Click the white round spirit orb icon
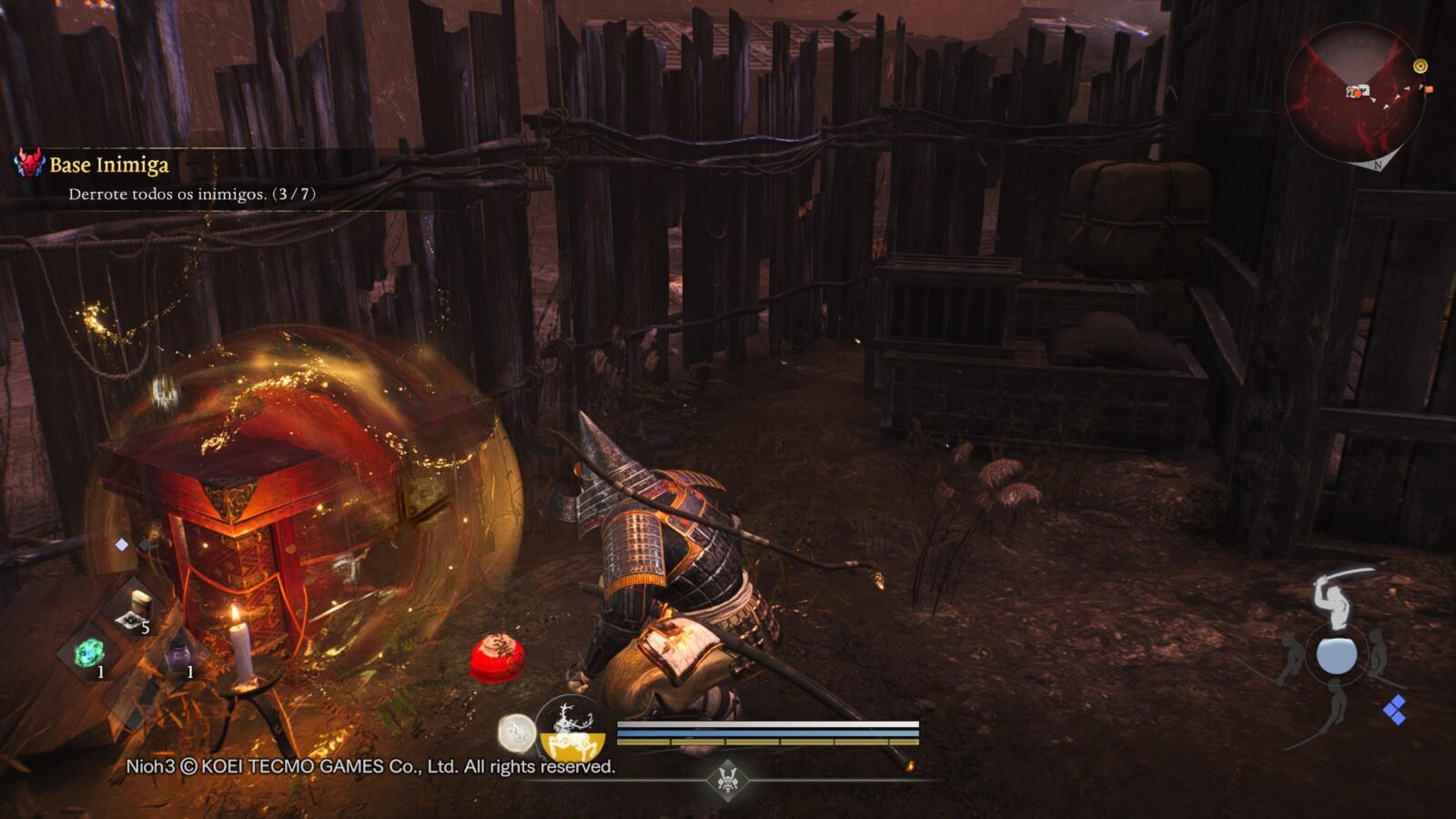This screenshot has height=819, width=1456. (515, 732)
